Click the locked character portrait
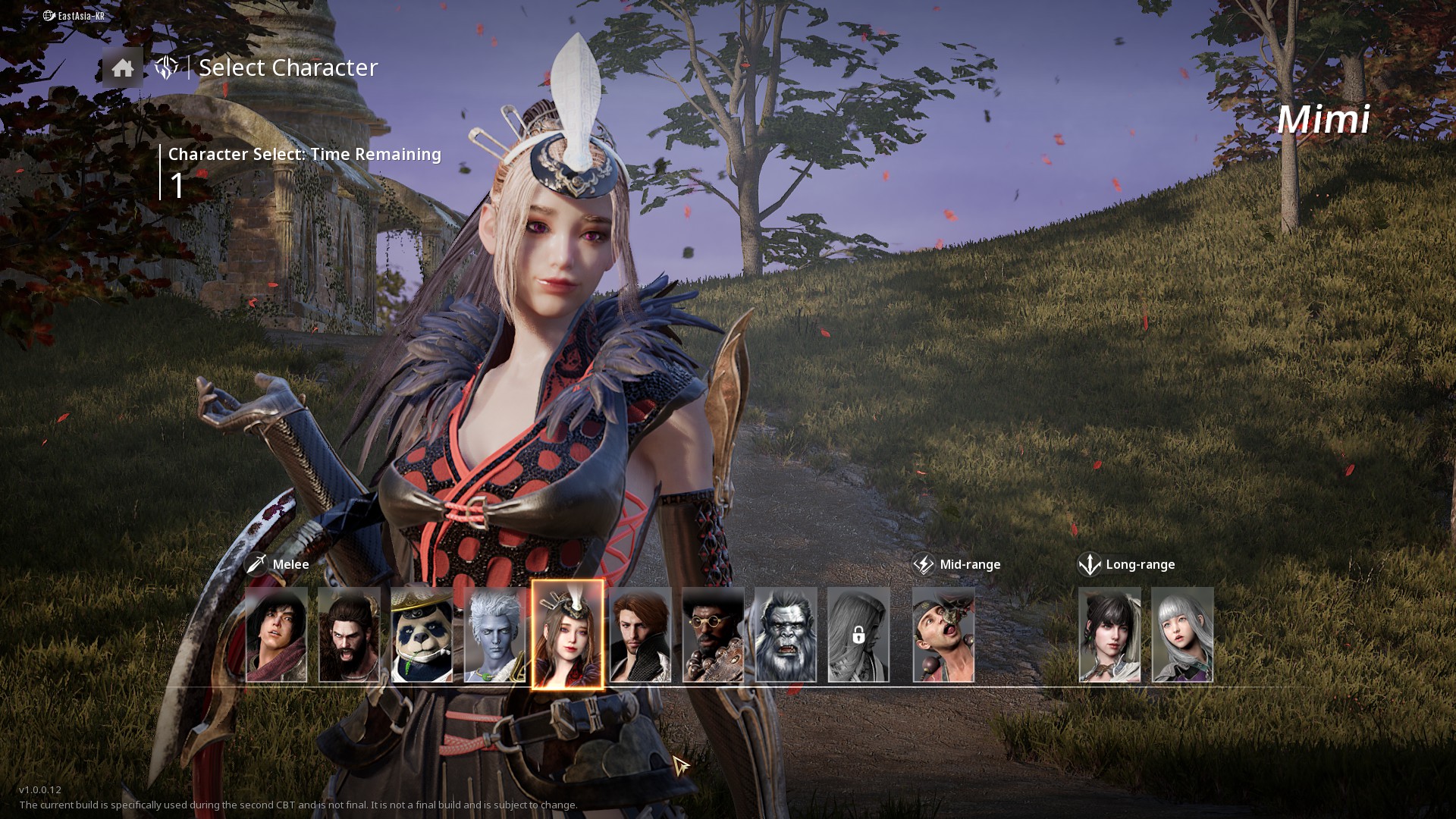The height and width of the screenshot is (819, 1456). pos(858,635)
